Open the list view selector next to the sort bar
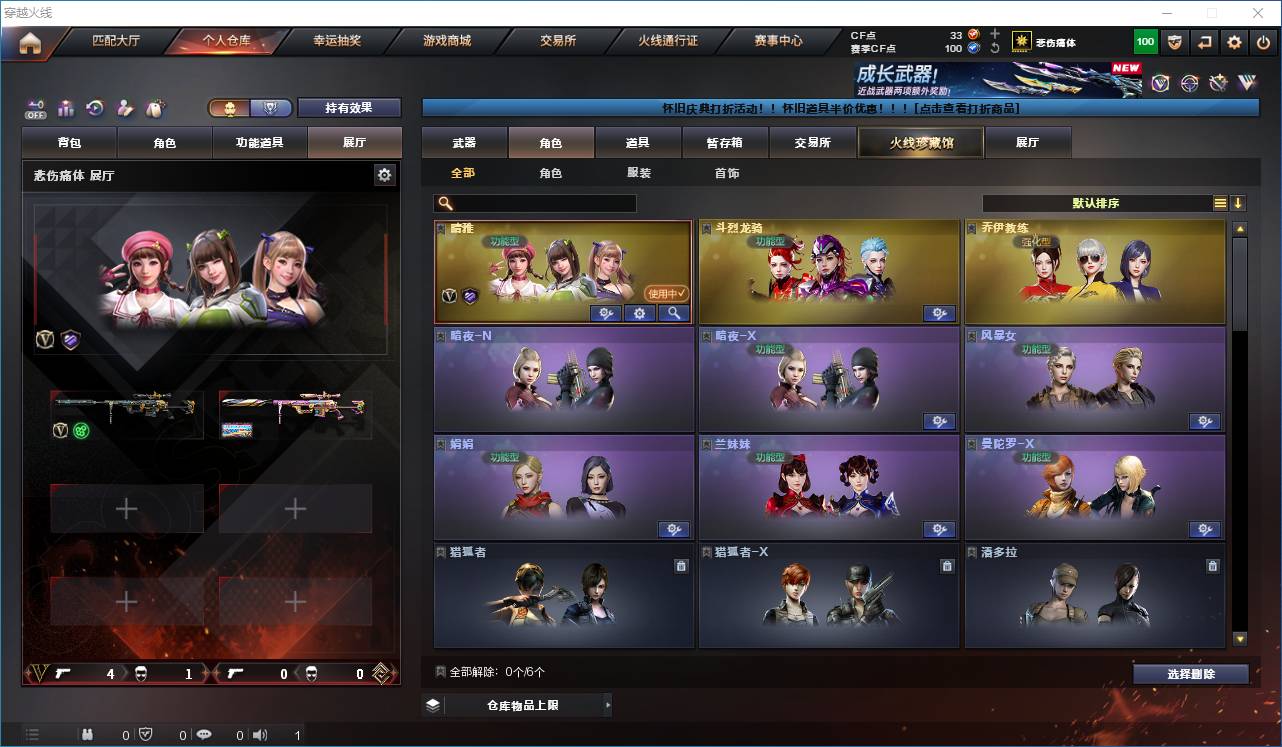This screenshot has height=747, width=1282. [x=1221, y=203]
